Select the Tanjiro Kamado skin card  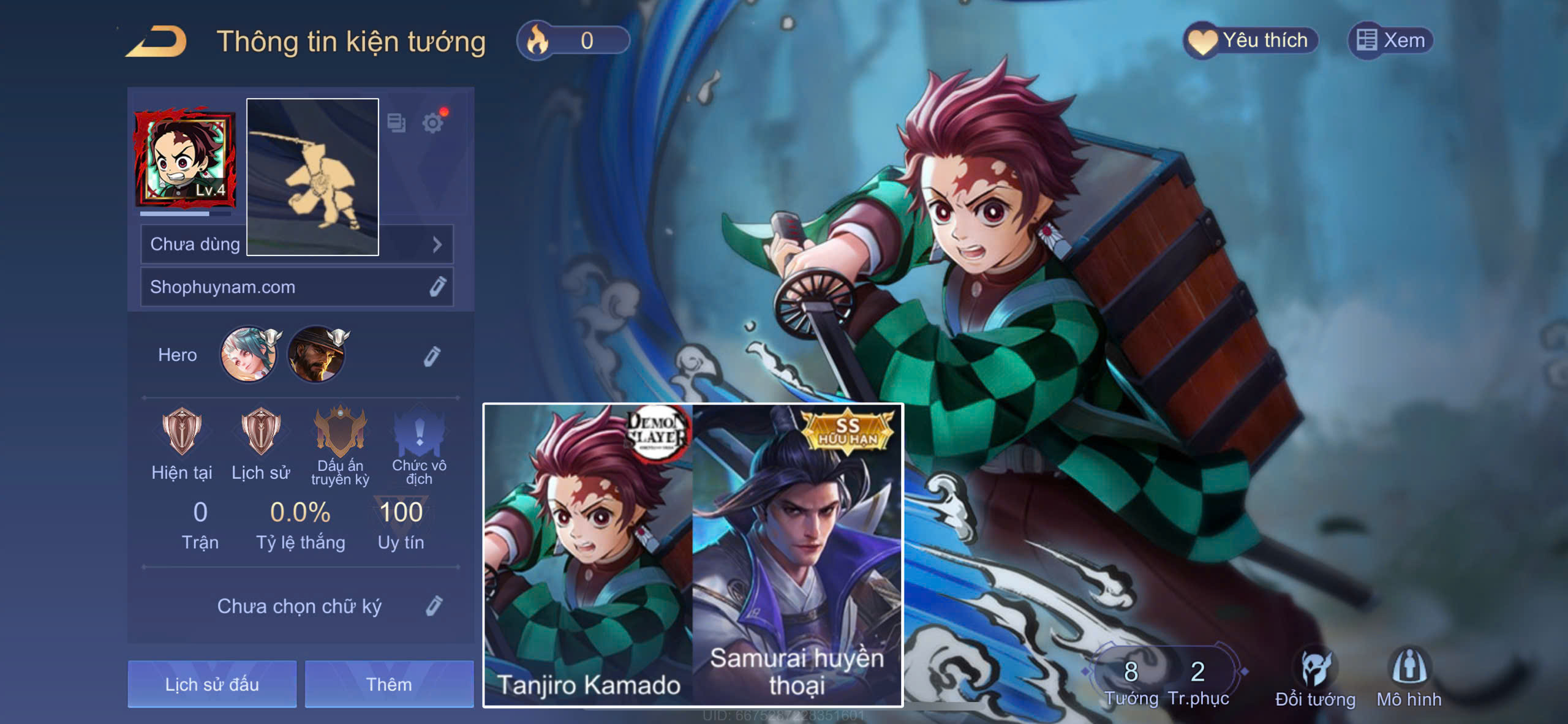(588, 554)
